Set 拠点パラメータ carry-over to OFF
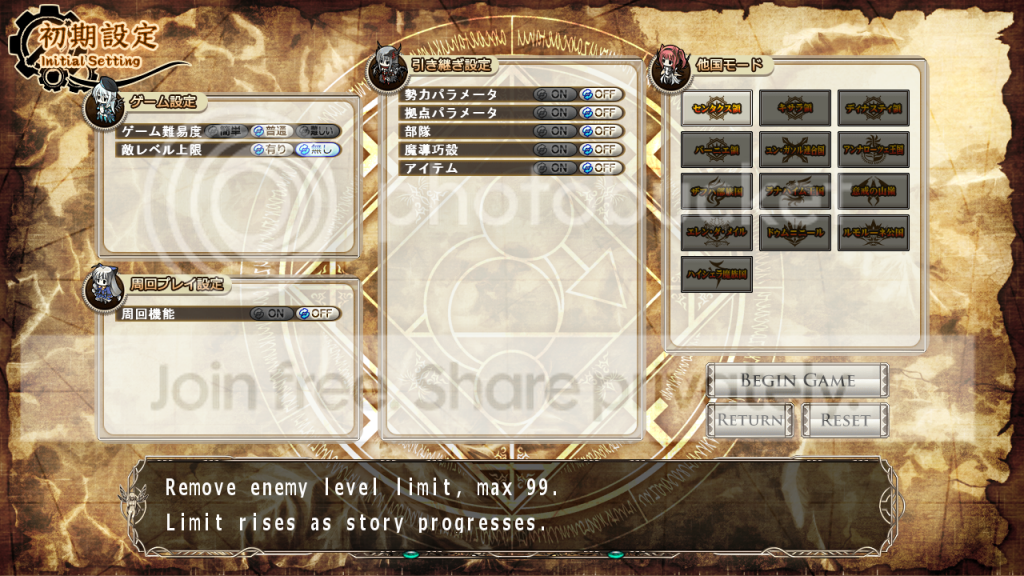 click(602, 112)
